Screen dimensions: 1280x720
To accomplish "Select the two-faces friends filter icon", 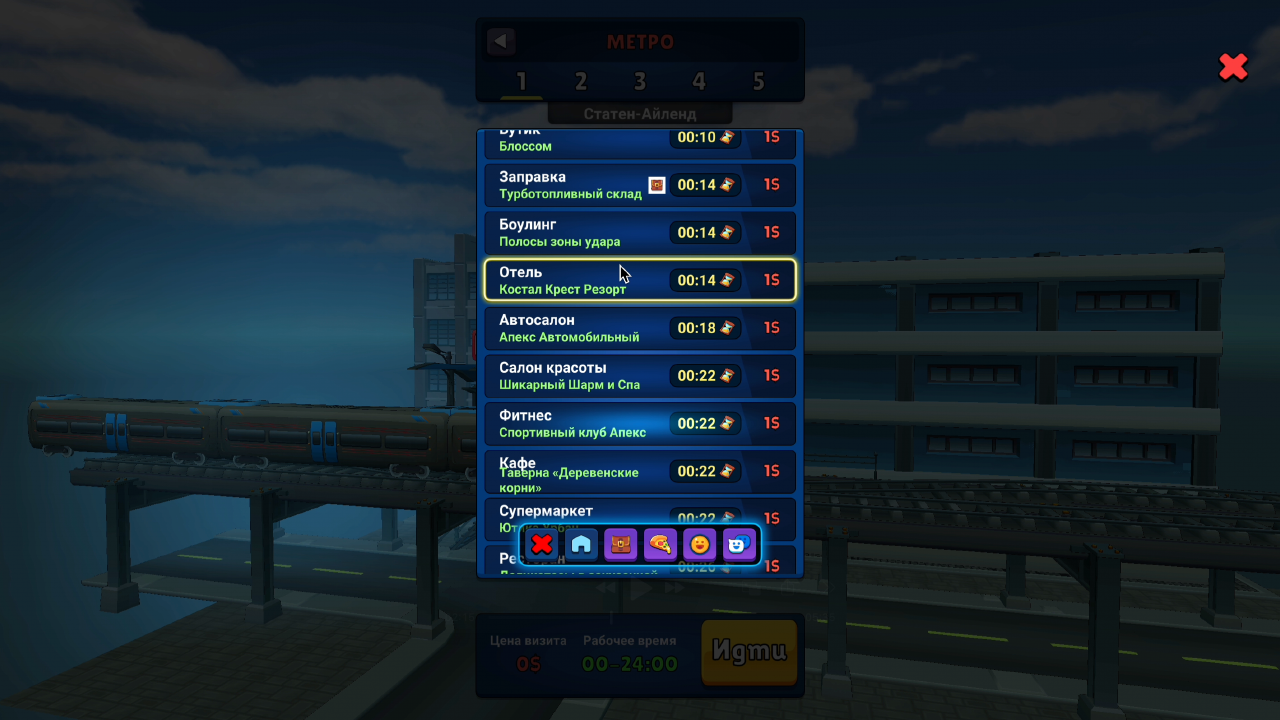I will (740, 544).
